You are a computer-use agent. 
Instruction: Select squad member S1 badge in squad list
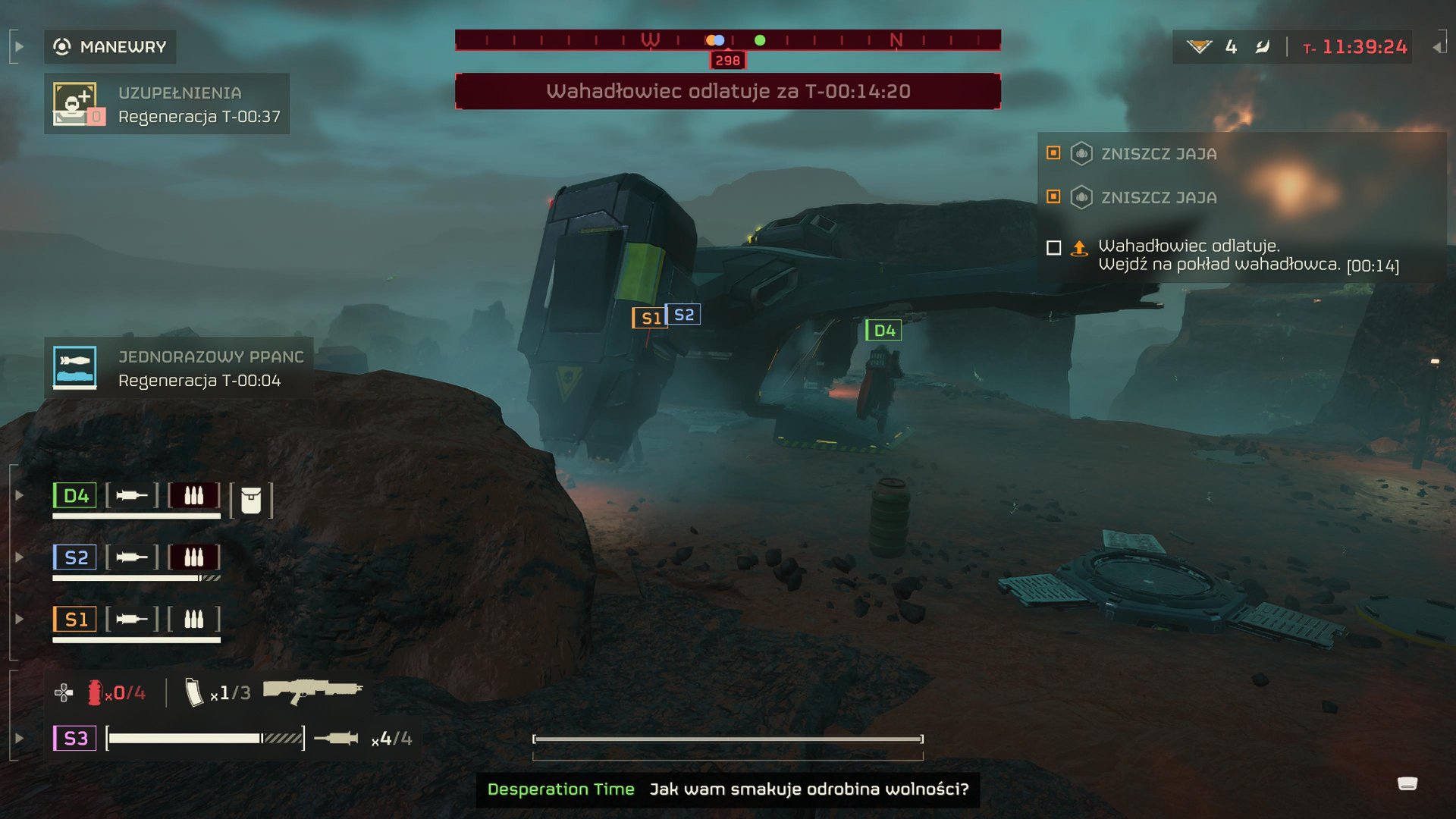pyautogui.click(x=75, y=620)
